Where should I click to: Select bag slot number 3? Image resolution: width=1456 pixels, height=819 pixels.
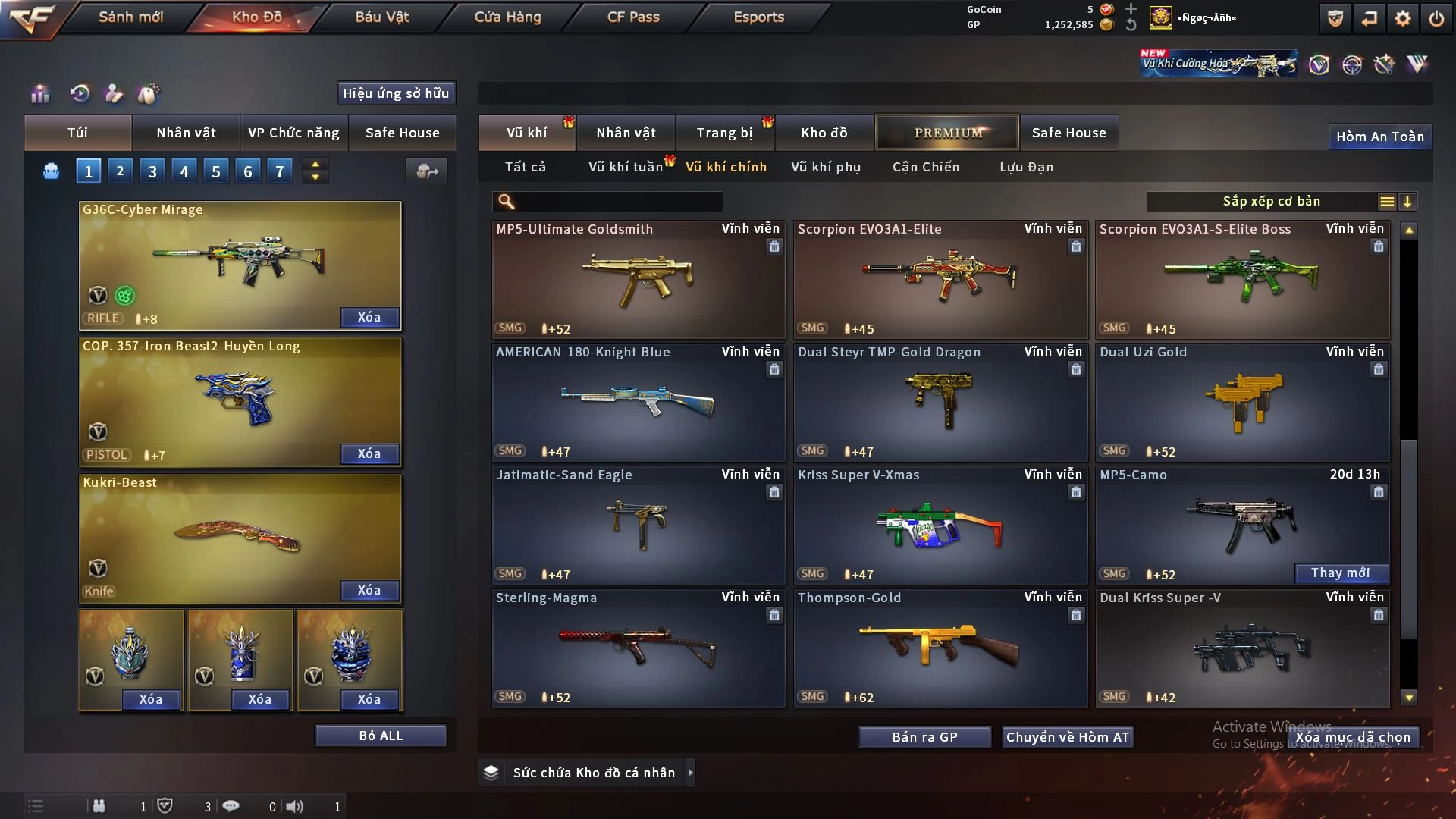[152, 171]
